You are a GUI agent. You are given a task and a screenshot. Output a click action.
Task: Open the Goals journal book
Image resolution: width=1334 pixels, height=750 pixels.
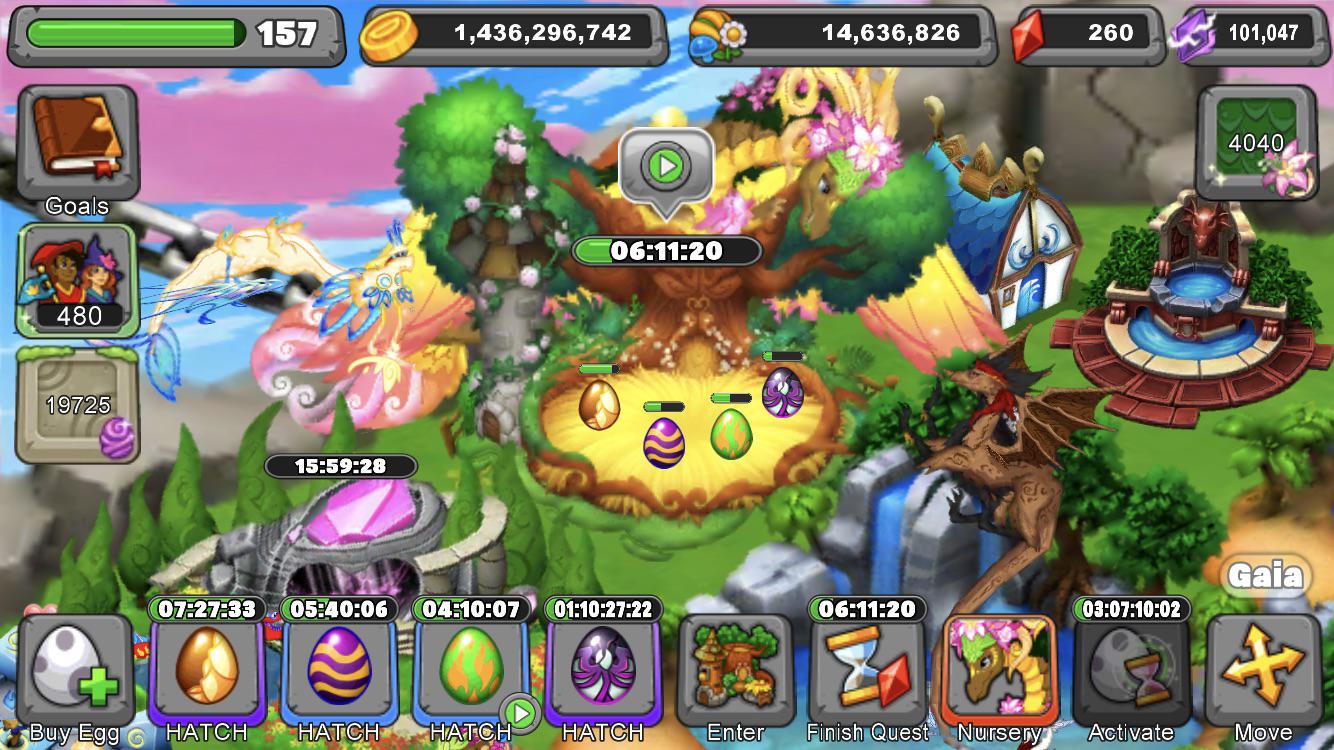[78, 140]
